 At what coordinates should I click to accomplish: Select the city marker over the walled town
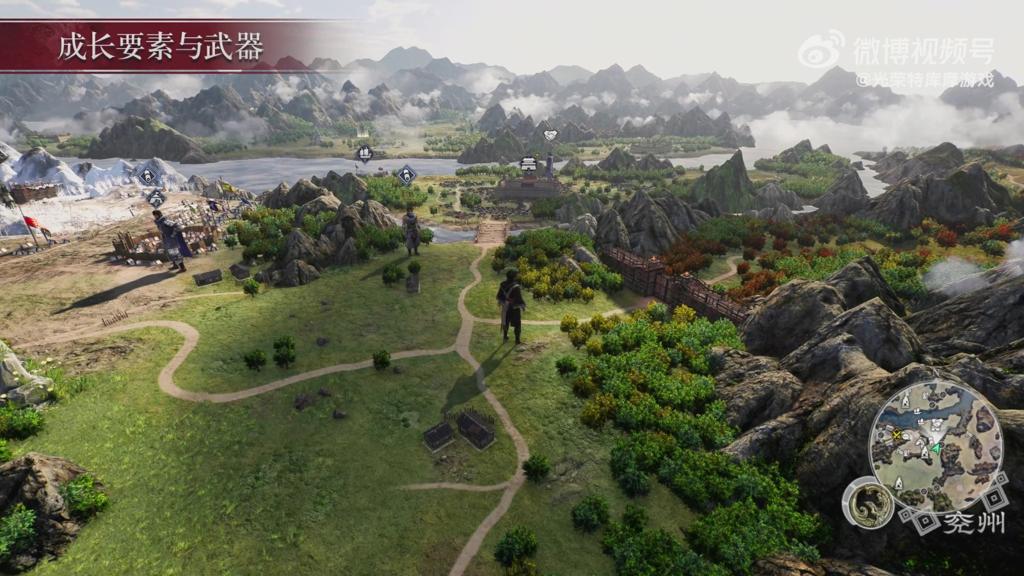coord(528,164)
